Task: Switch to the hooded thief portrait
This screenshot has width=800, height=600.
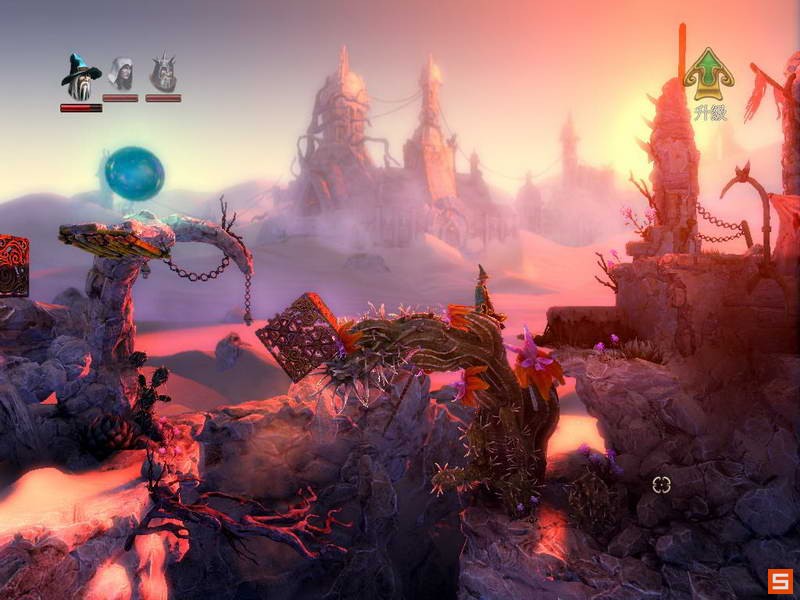Action: pos(121,74)
